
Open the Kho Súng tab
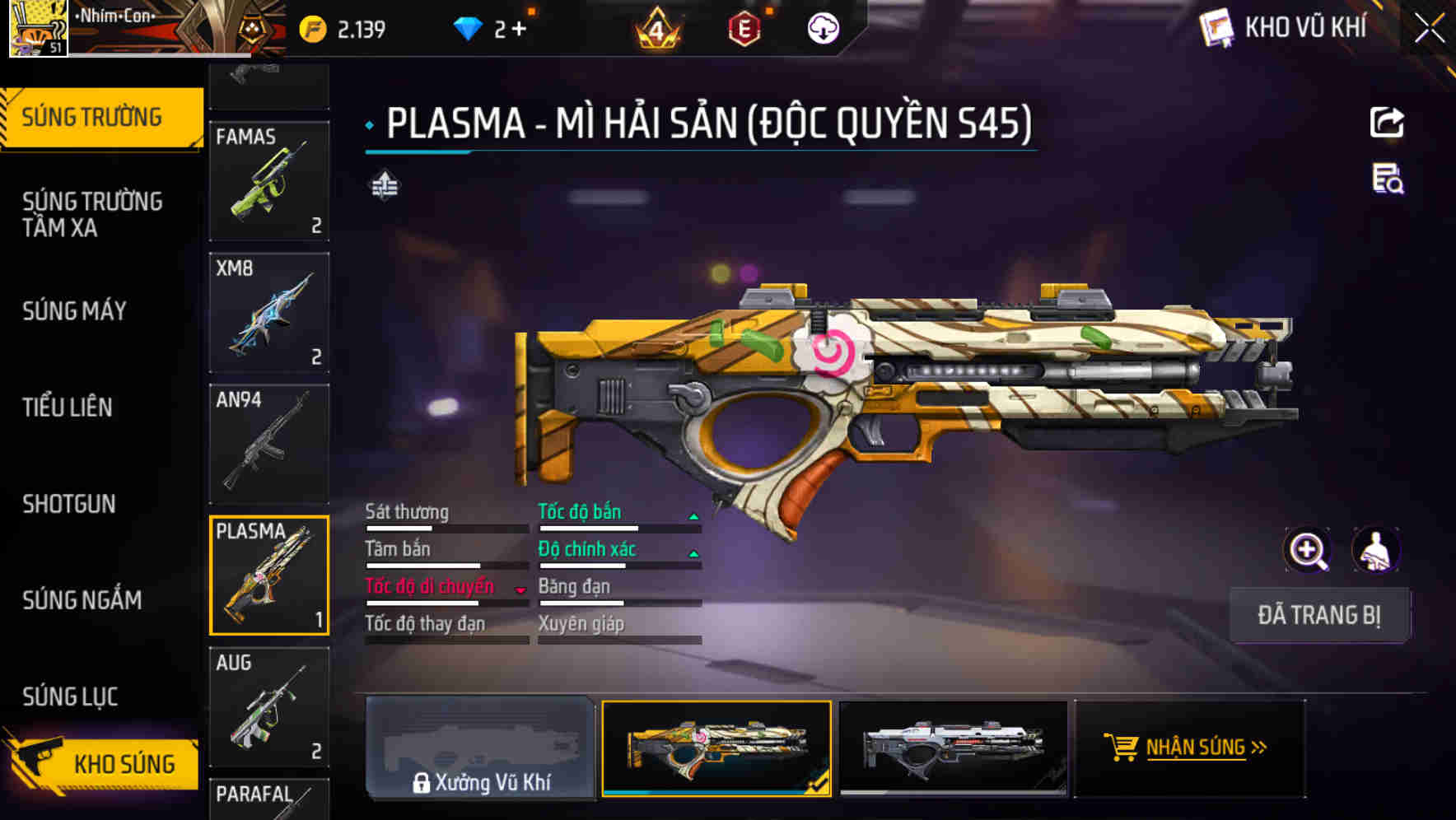coord(103,762)
